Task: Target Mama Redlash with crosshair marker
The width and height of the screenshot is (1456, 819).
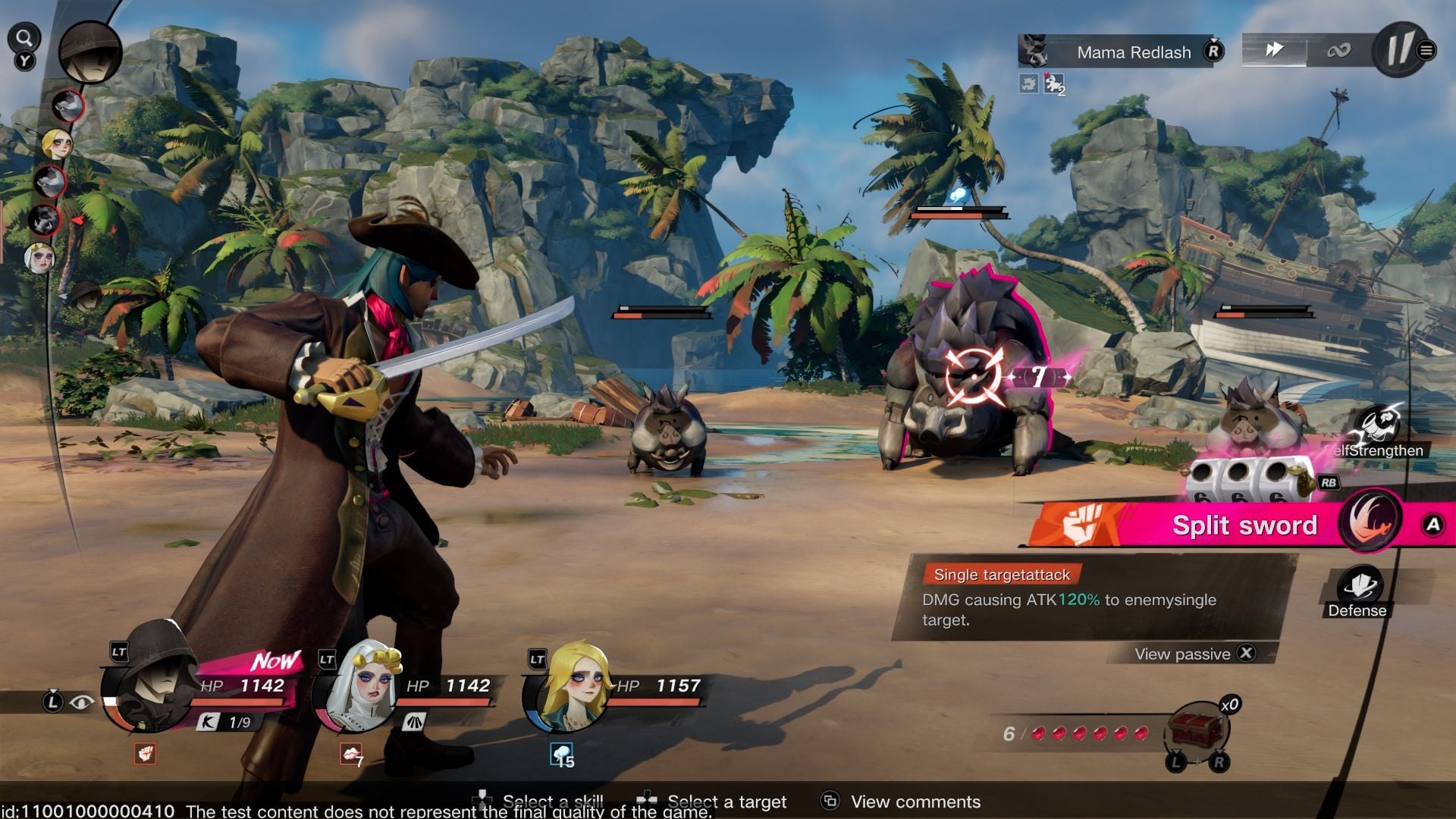Action: (x=974, y=376)
